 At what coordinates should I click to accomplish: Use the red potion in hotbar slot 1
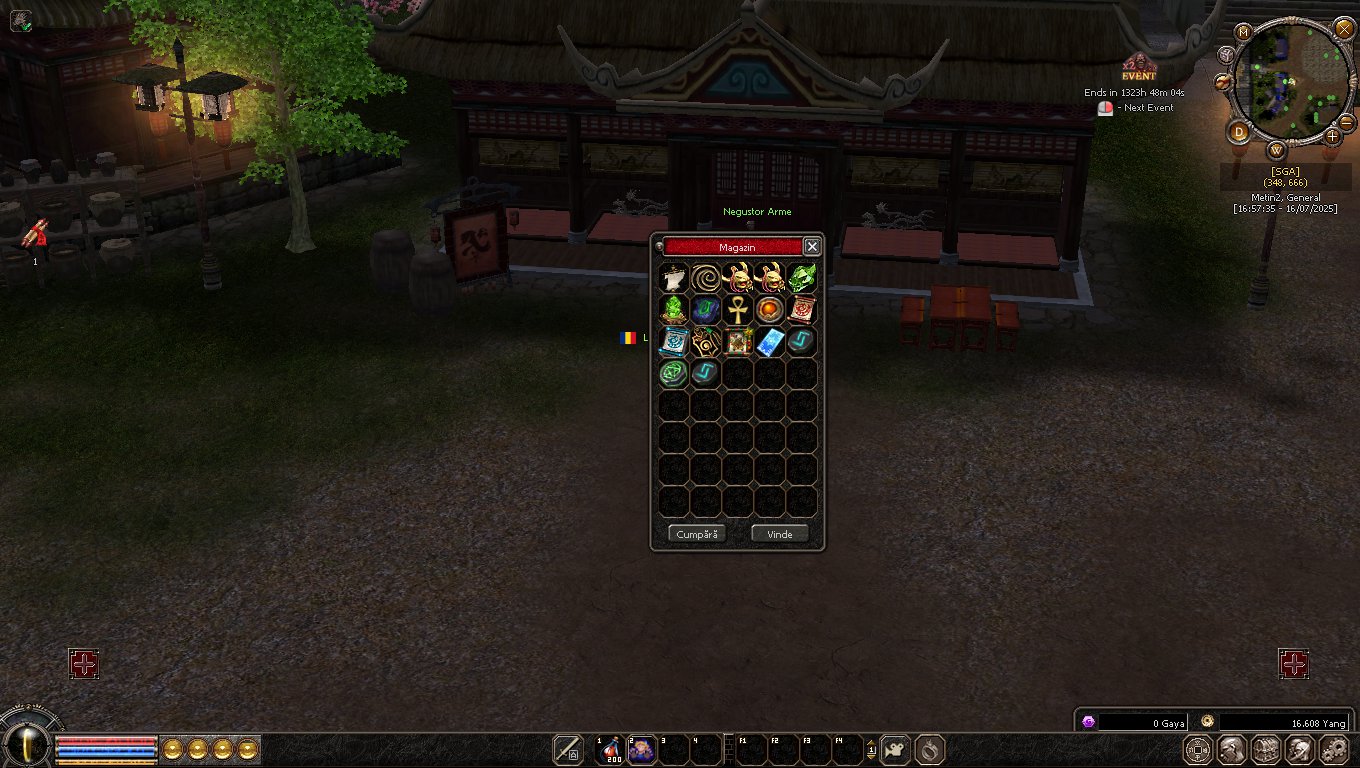click(609, 749)
